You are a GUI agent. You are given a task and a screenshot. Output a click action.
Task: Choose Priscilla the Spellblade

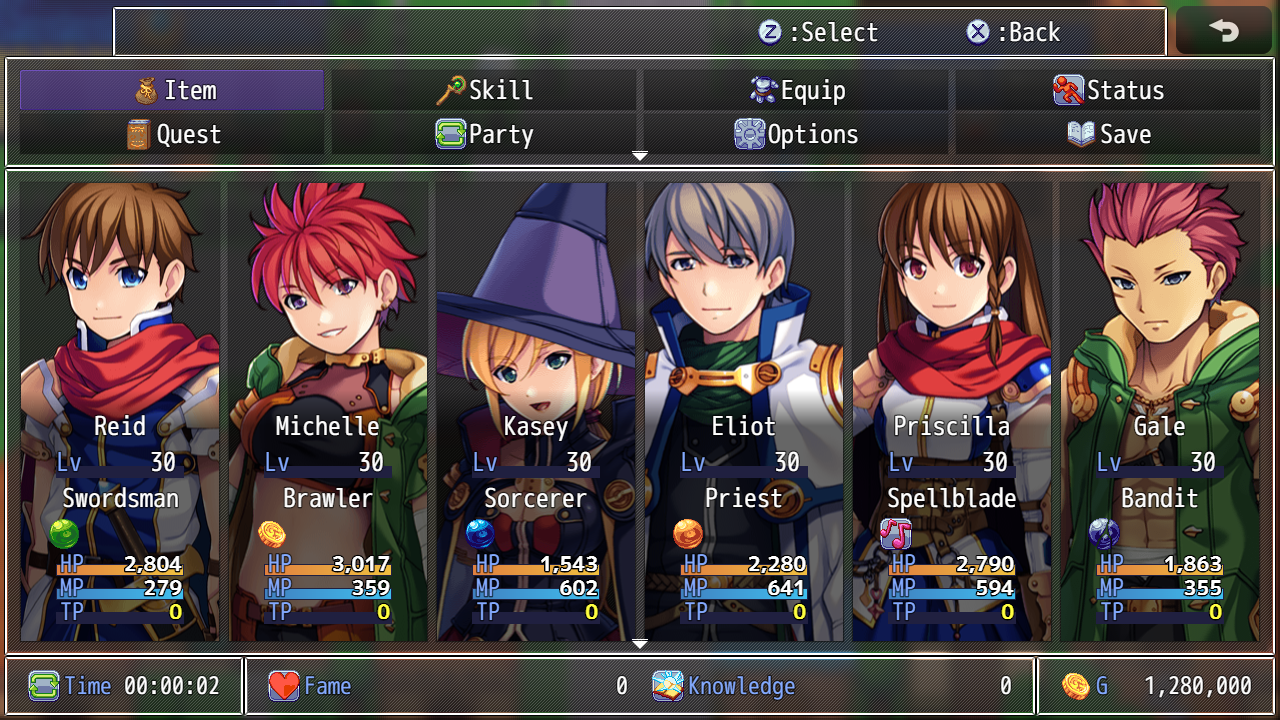click(952, 410)
